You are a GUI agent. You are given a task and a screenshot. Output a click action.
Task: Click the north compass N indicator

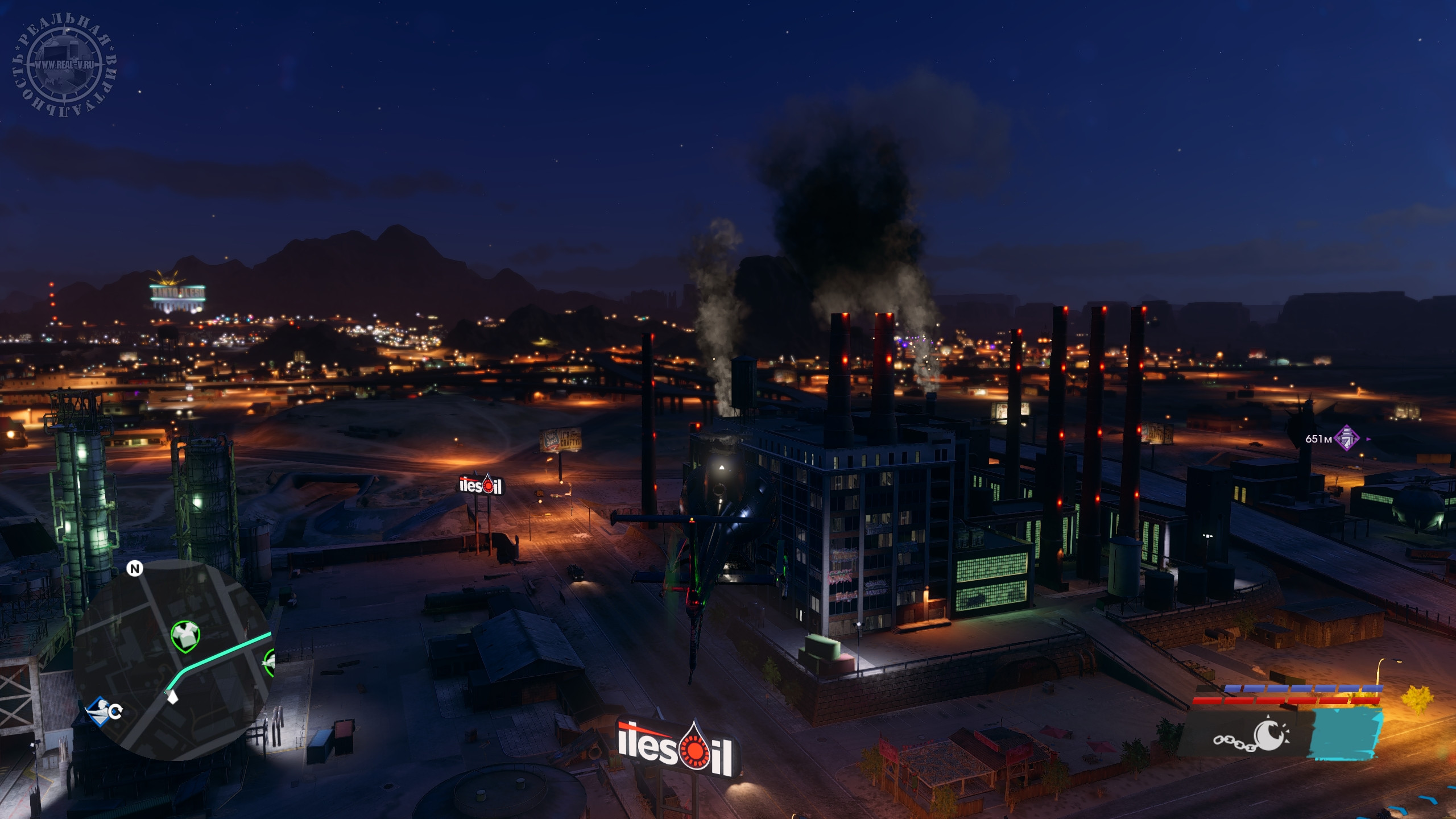[x=134, y=569]
